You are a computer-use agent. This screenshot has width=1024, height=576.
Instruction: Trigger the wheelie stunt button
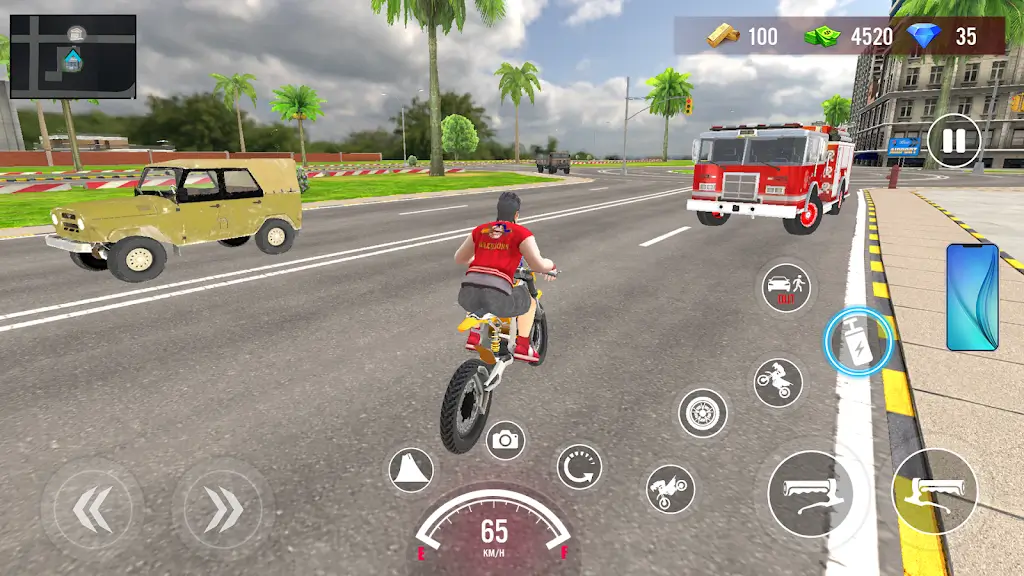(670, 489)
